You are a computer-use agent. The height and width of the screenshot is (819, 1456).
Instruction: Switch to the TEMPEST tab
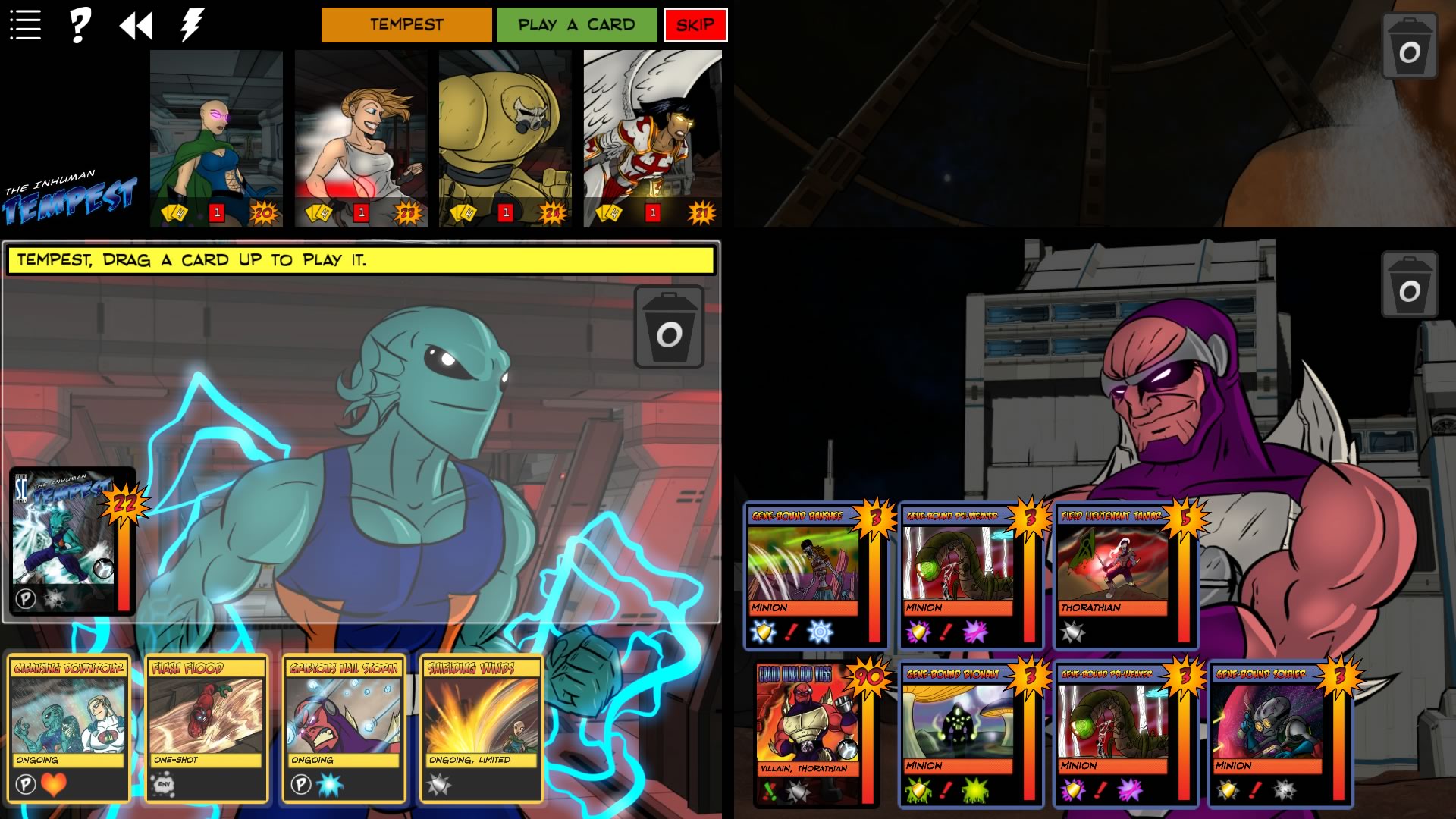tap(405, 24)
